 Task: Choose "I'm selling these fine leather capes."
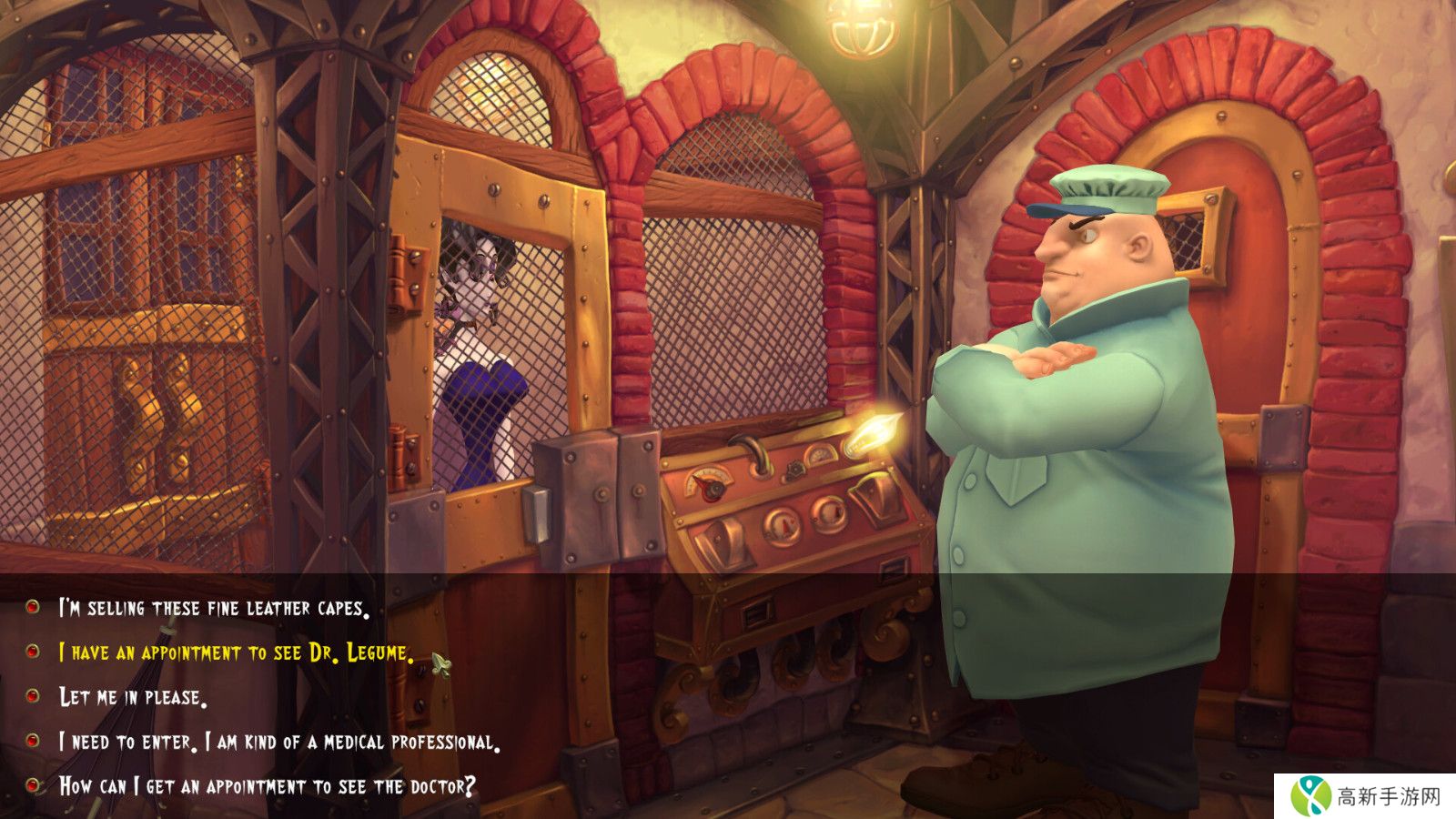pyautogui.click(x=214, y=608)
